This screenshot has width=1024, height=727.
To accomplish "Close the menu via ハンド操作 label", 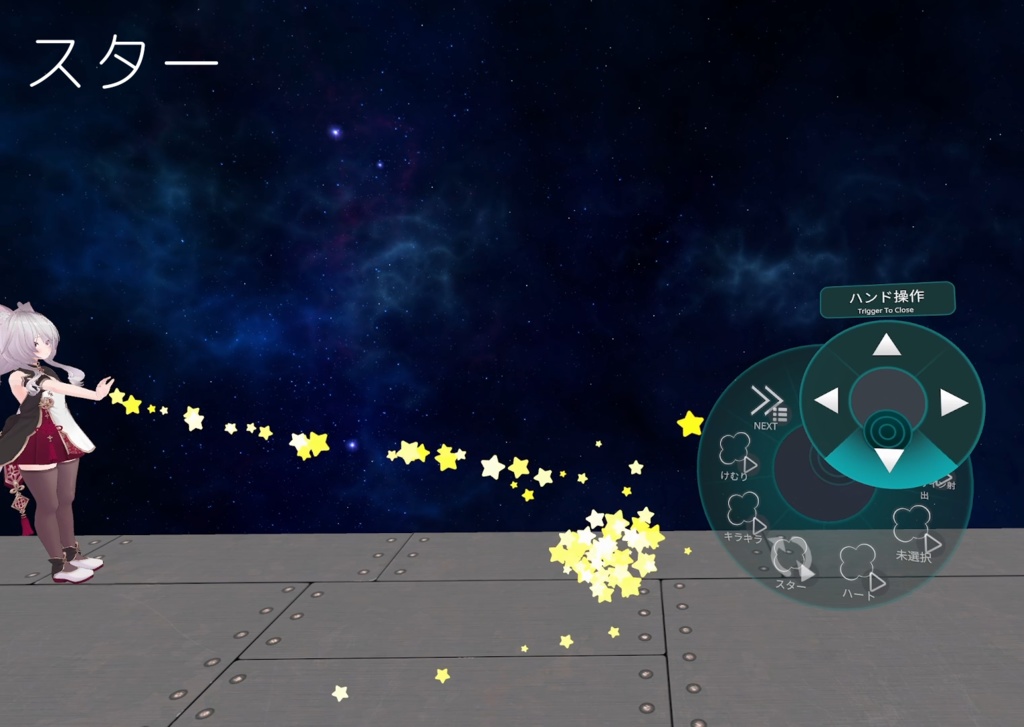I will (x=887, y=300).
